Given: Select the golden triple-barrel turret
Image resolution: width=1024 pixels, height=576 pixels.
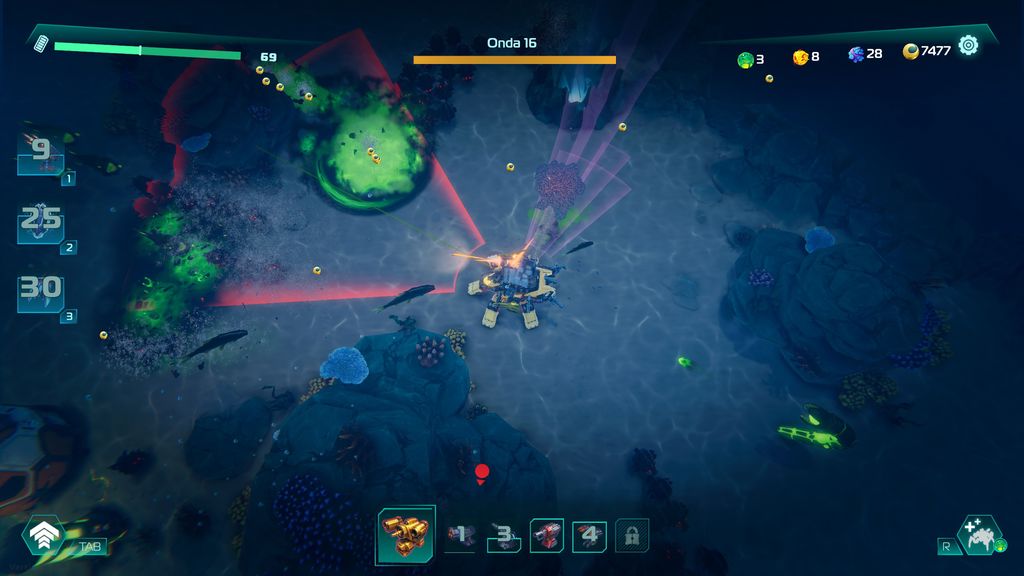Looking at the screenshot, I should 406,535.
